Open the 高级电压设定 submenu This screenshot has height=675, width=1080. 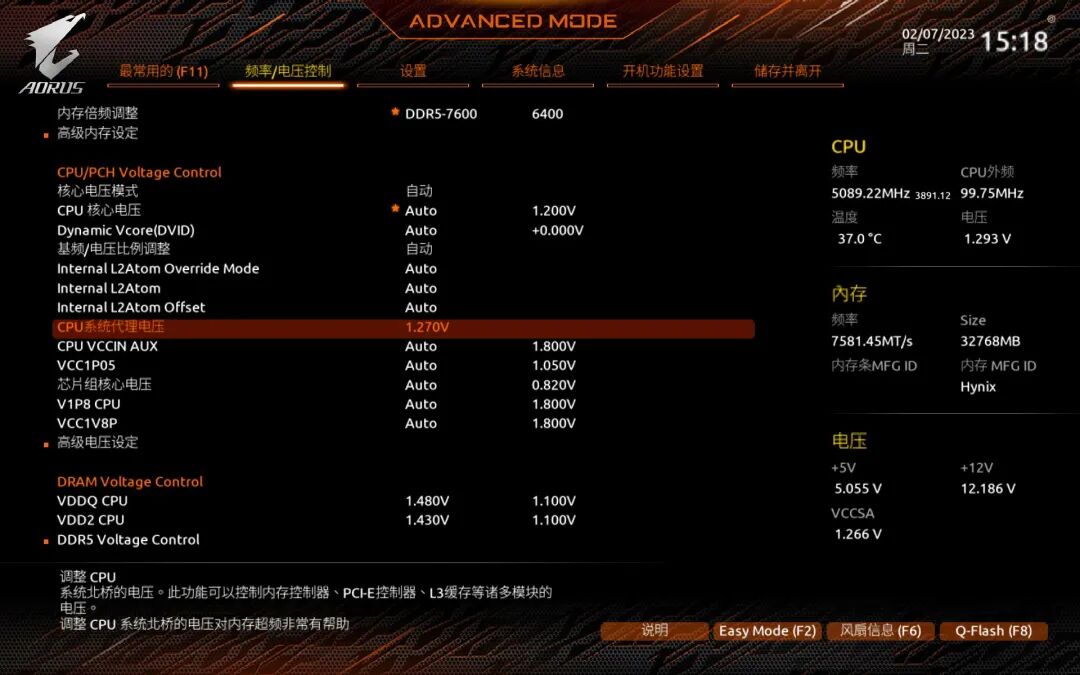[97, 442]
